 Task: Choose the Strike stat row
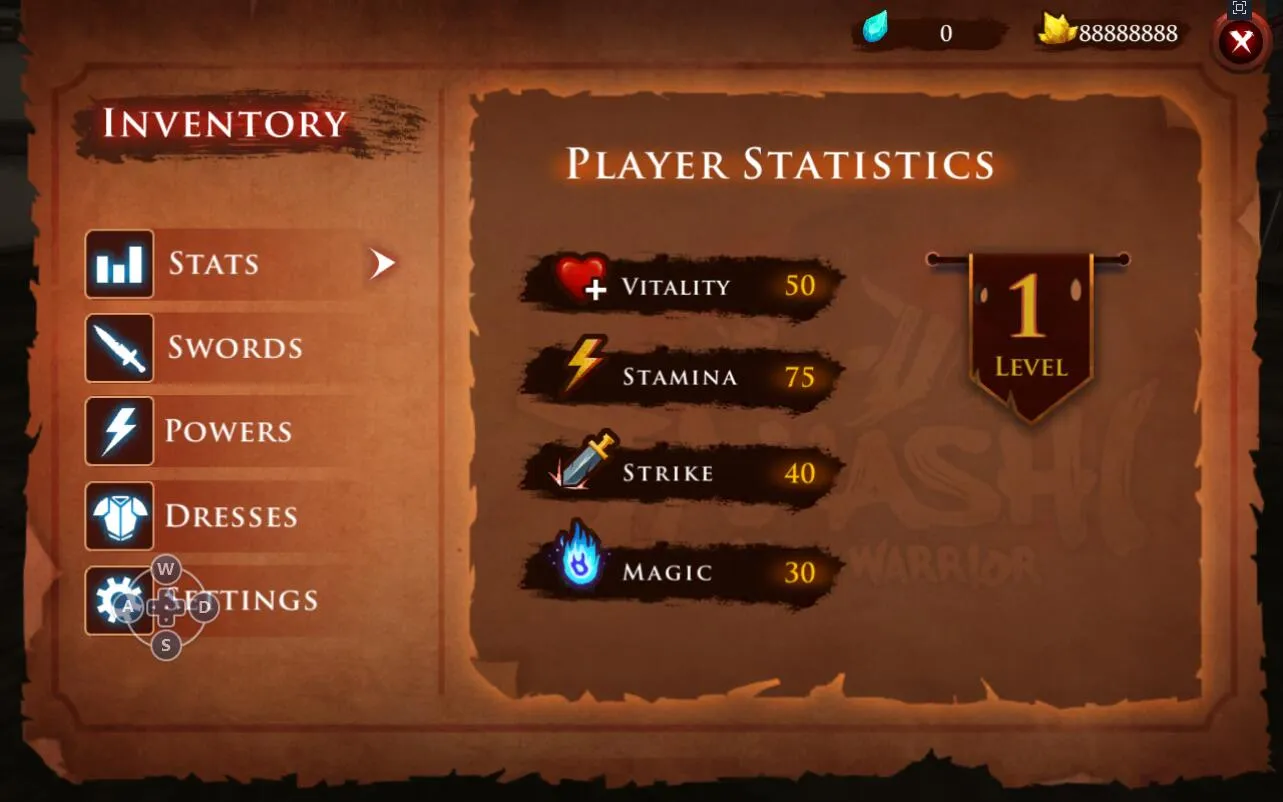point(682,473)
